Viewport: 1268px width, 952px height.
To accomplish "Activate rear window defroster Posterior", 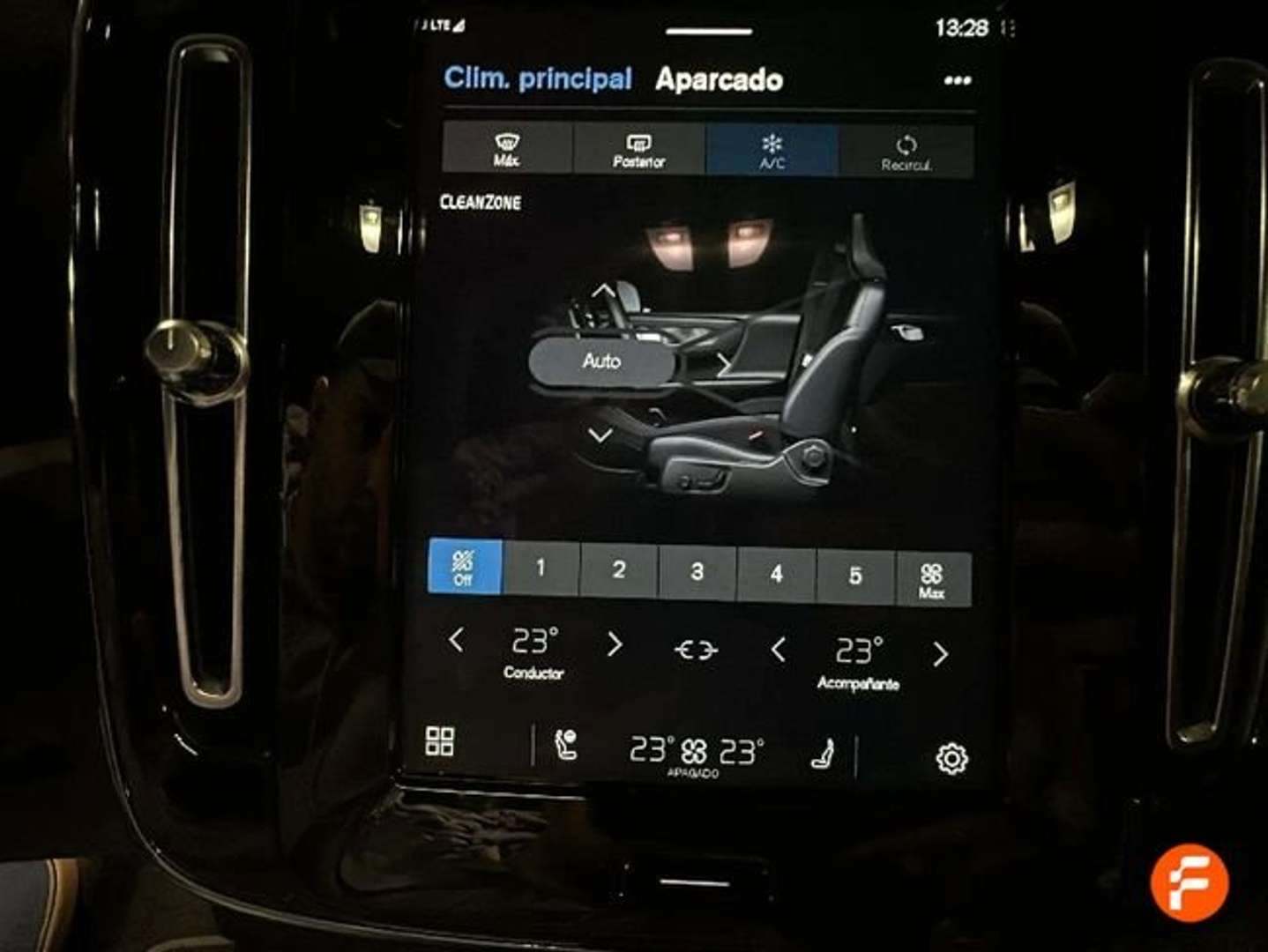I will [638, 150].
